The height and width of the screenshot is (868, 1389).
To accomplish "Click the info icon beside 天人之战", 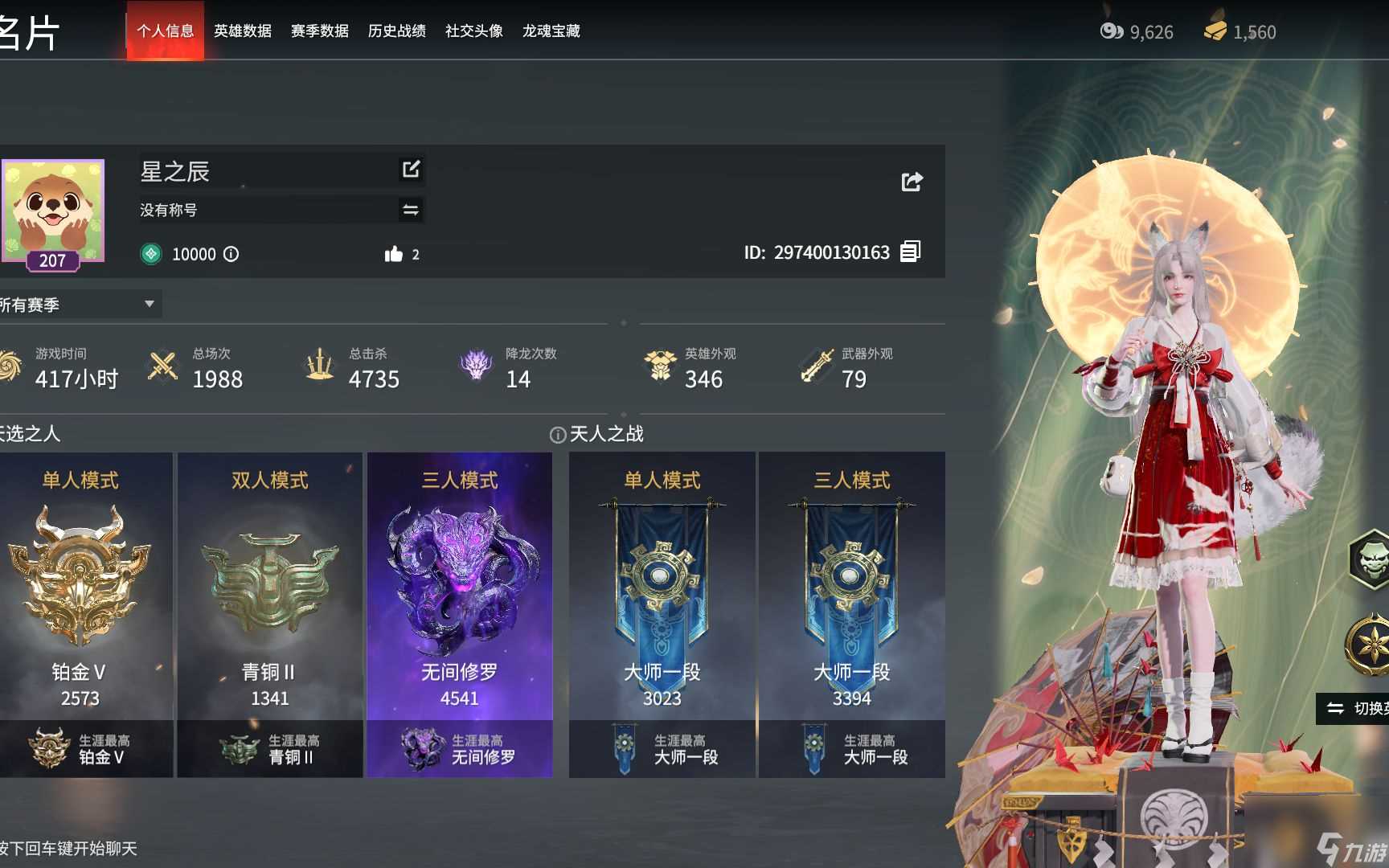I will point(559,434).
